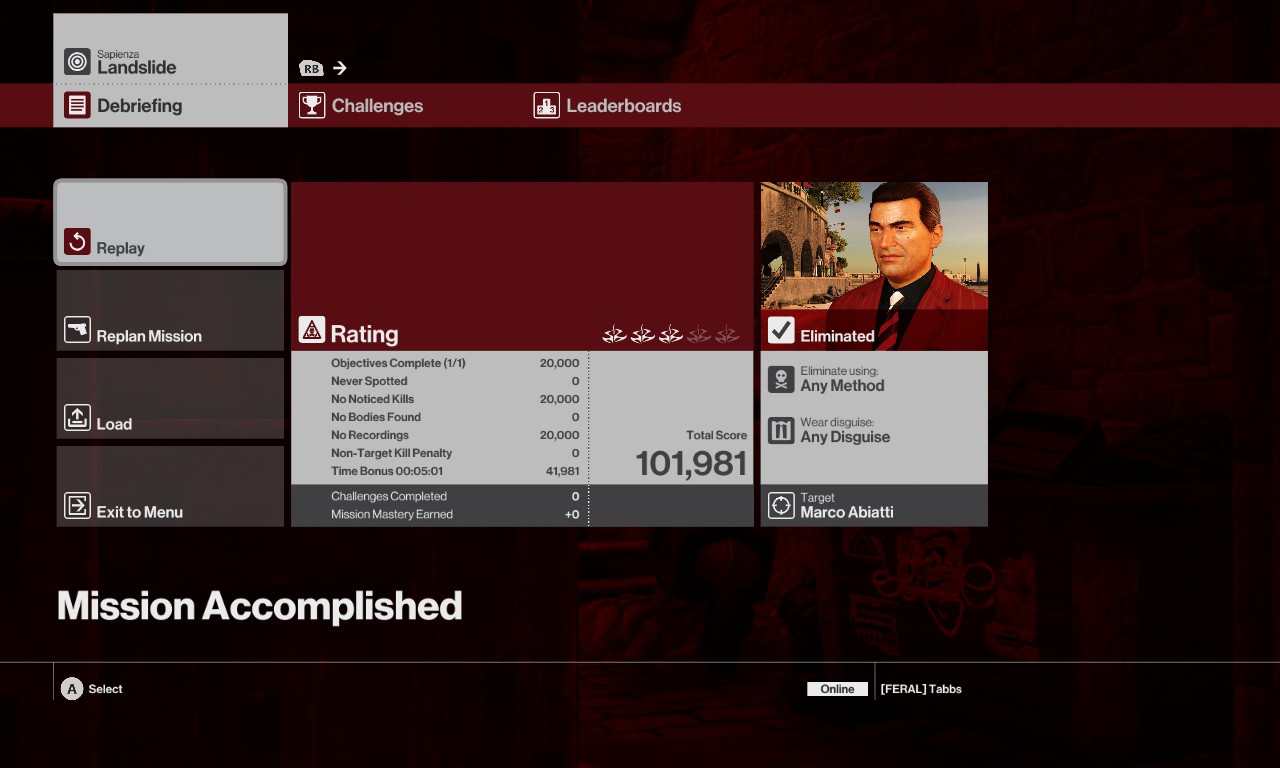Click the Challenges trophy icon

[x=312, y=105]
